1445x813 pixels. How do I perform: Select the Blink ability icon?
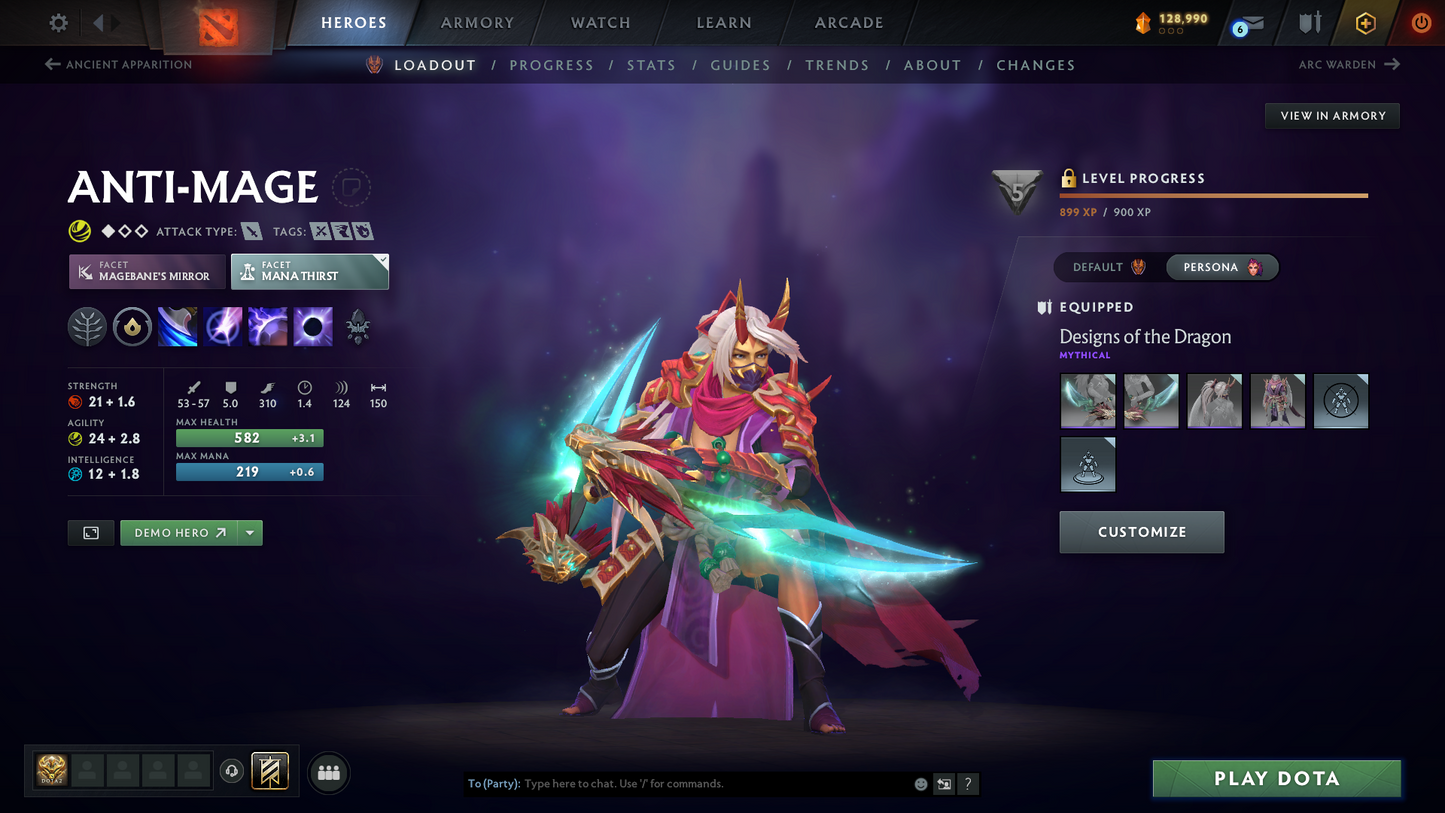tap(223, 326)
